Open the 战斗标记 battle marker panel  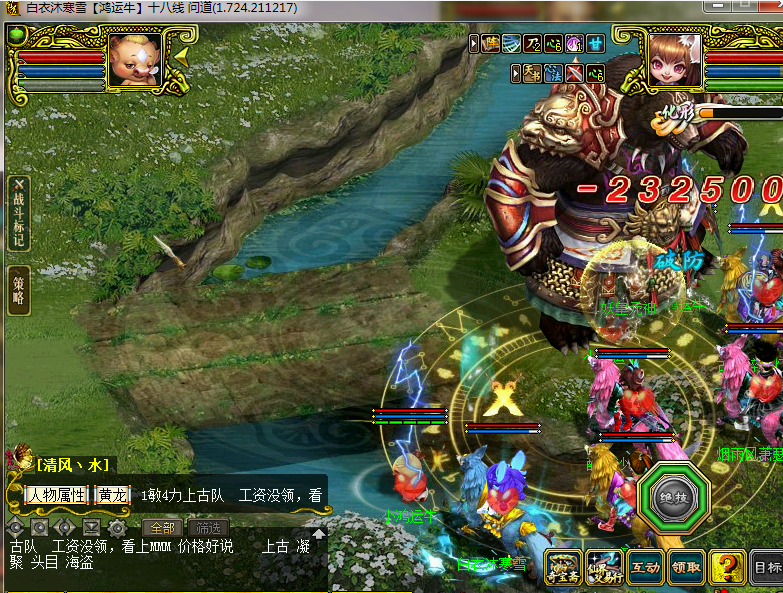point(20,213)
